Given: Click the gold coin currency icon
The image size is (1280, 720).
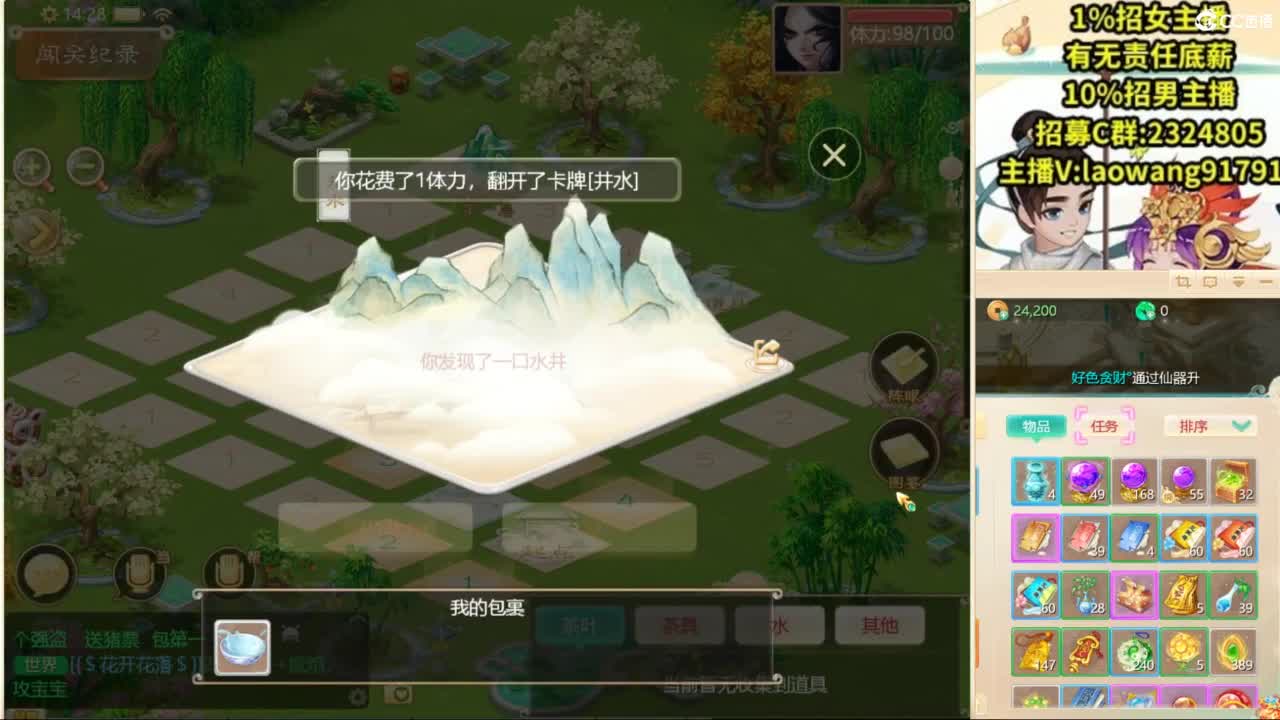Looking at the screenshot, I should [998, 310].
